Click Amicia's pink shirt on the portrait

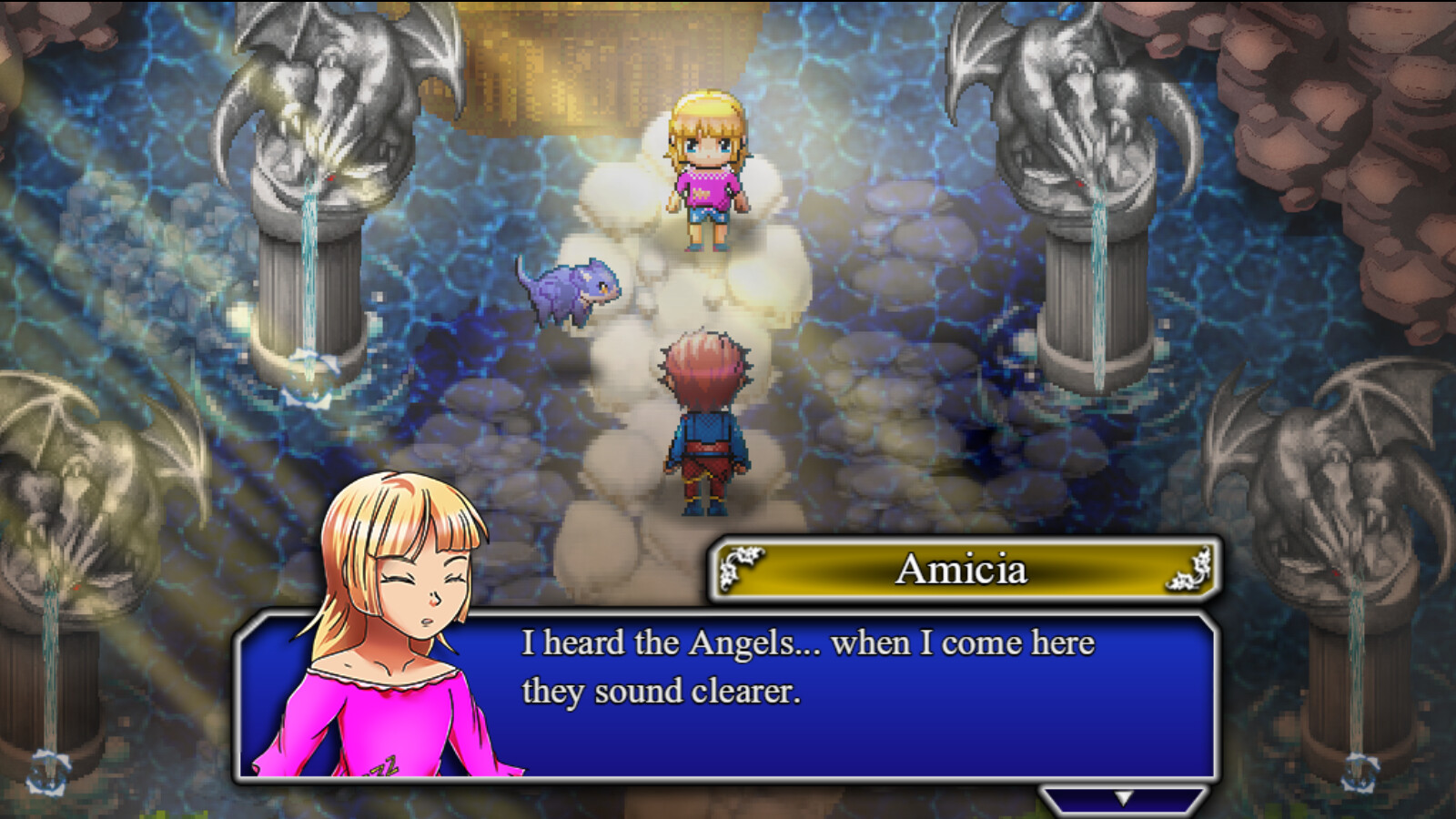pyautogui.click(x=364, y=719)
